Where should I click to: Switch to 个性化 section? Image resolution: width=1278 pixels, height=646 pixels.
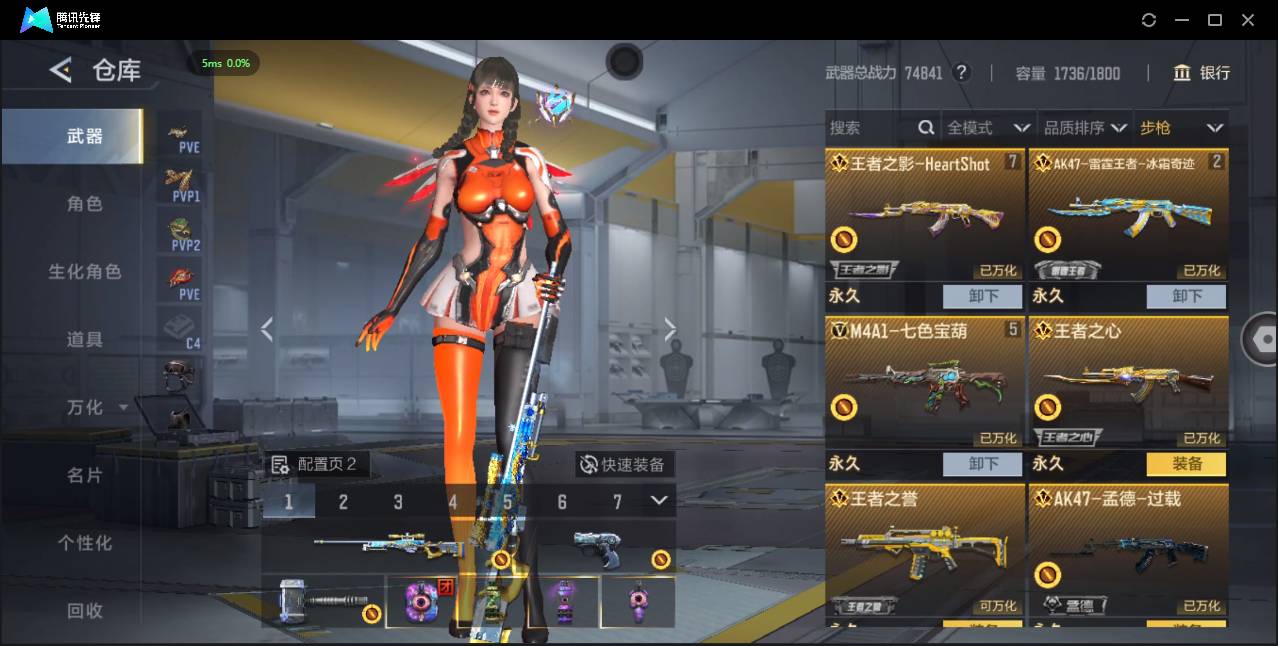tap(85, 543)
